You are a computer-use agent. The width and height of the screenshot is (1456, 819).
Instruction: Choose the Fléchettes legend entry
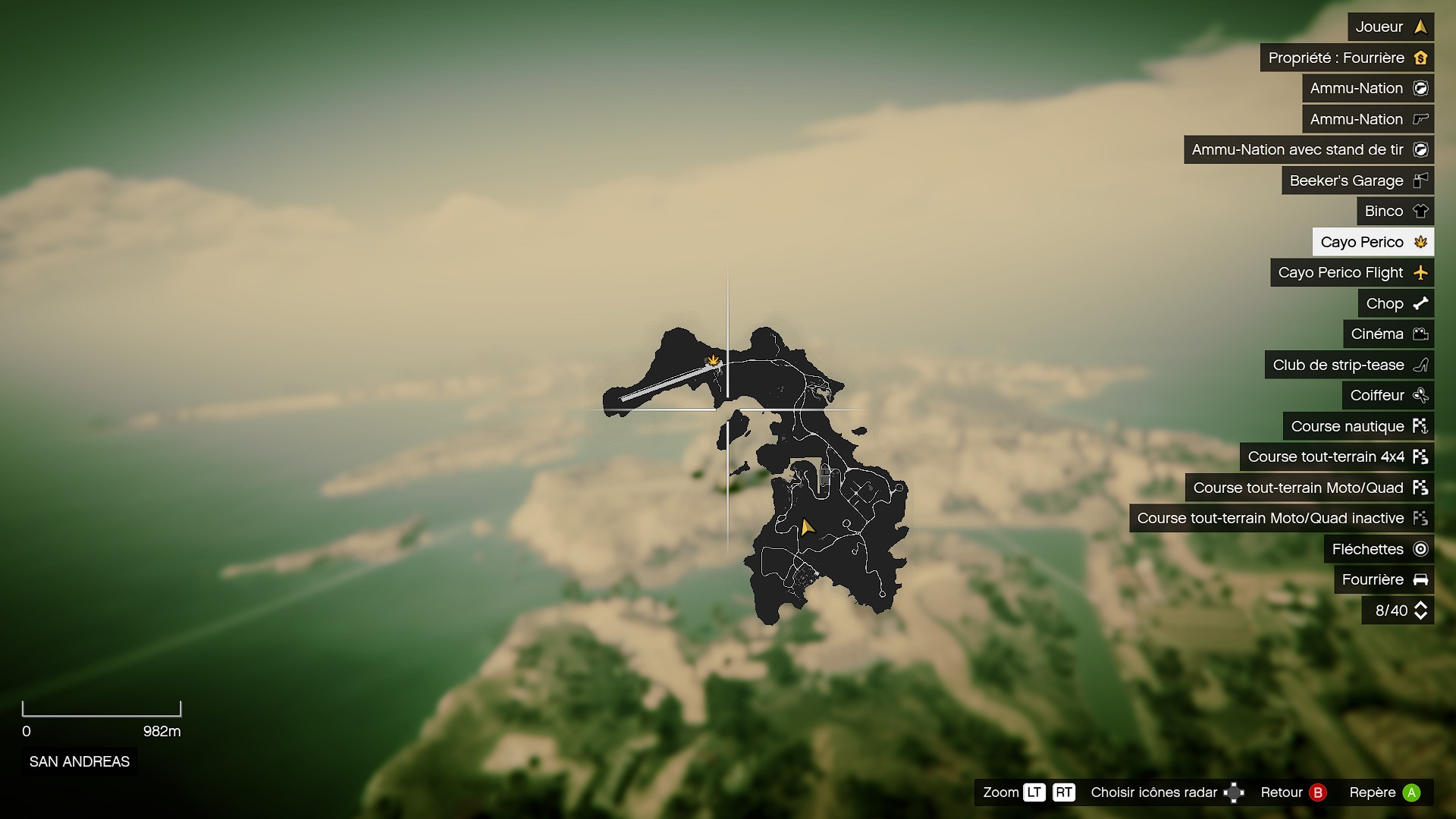click(1378, 549)
